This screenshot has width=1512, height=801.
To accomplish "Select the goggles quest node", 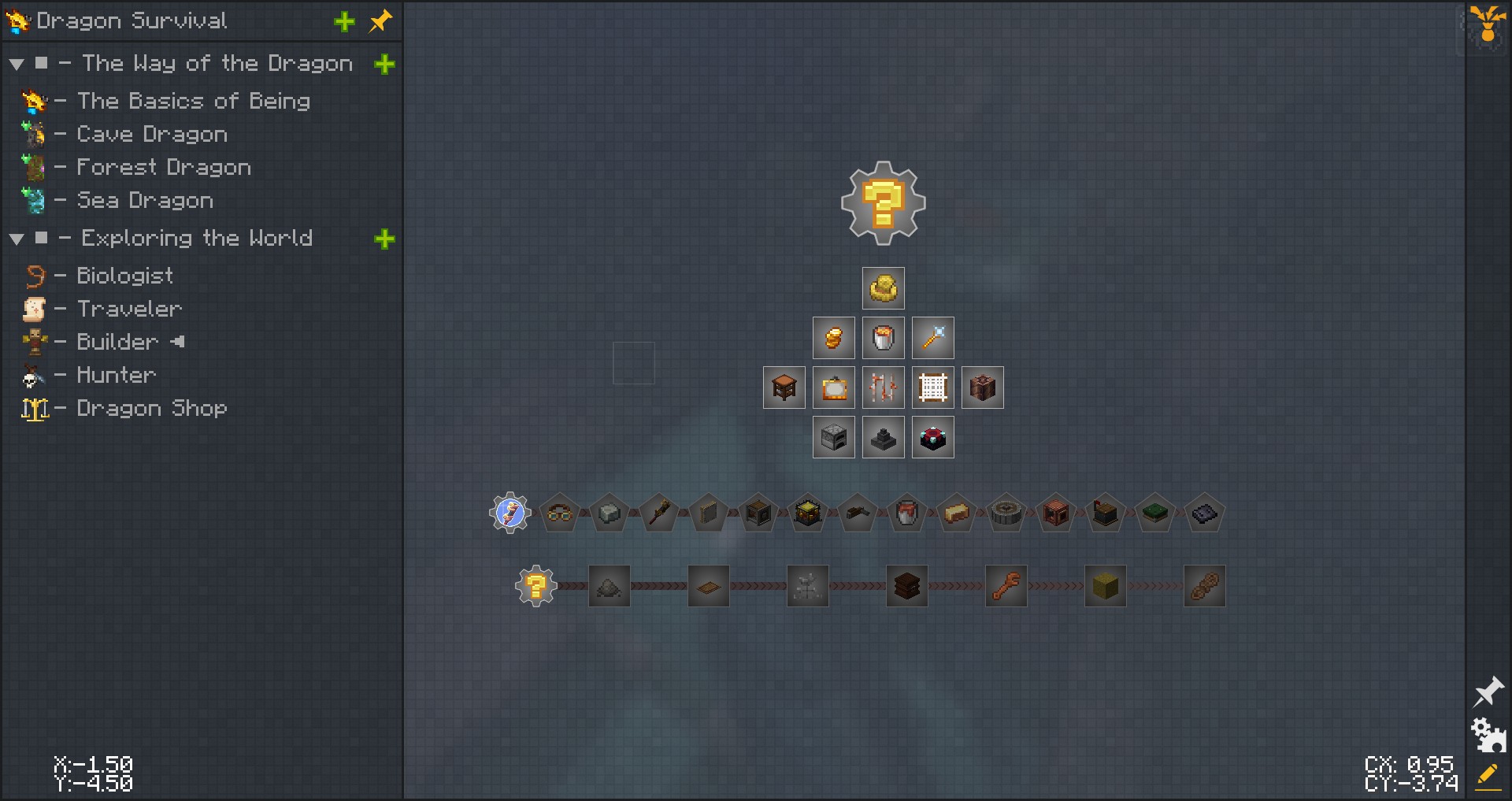I will 559,514.
